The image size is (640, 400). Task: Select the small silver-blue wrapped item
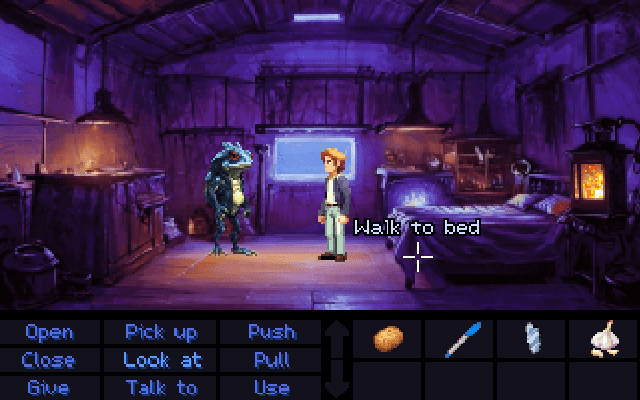[x=531, y=338]
